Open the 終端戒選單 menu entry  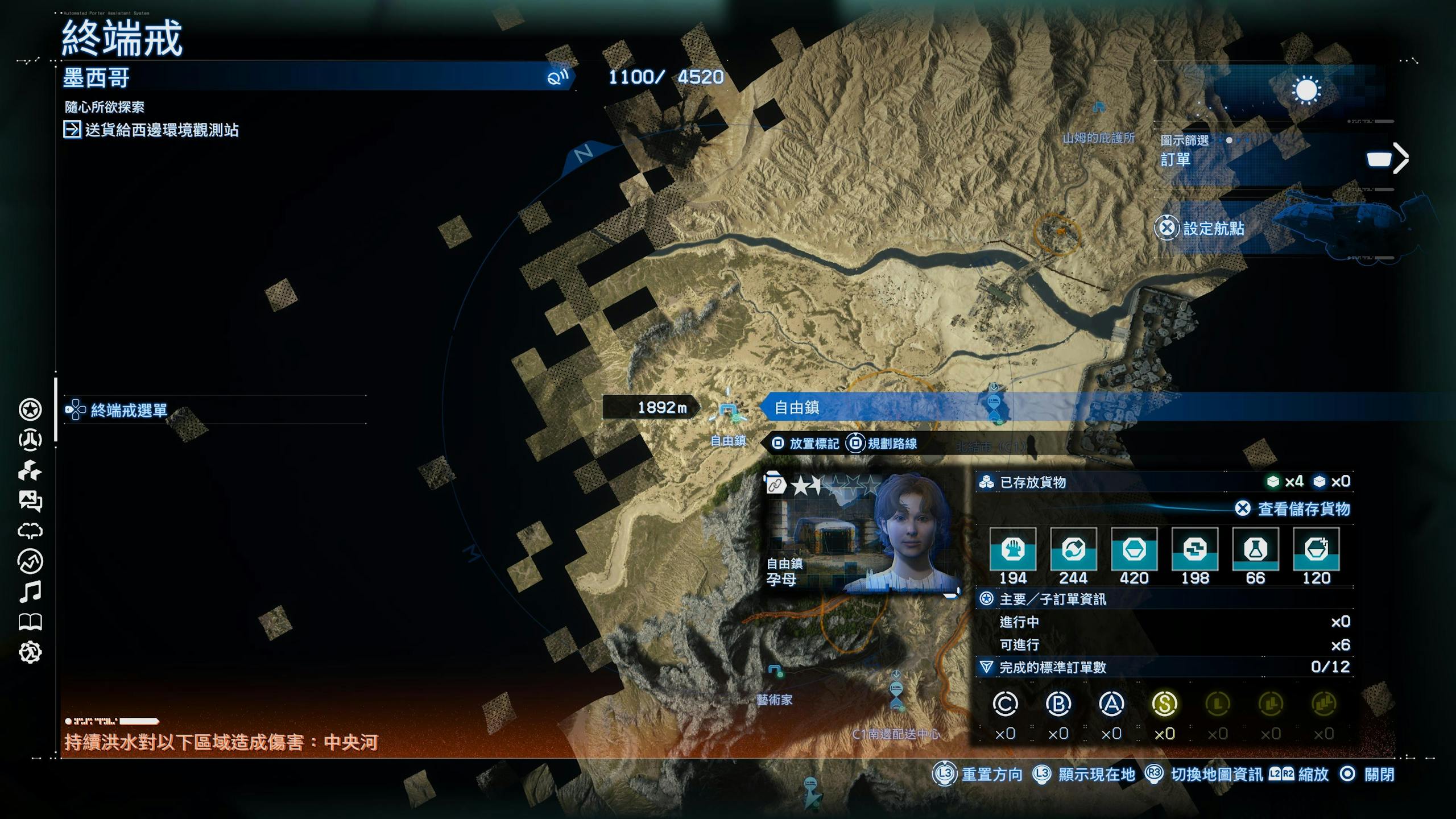click(129, 410)
